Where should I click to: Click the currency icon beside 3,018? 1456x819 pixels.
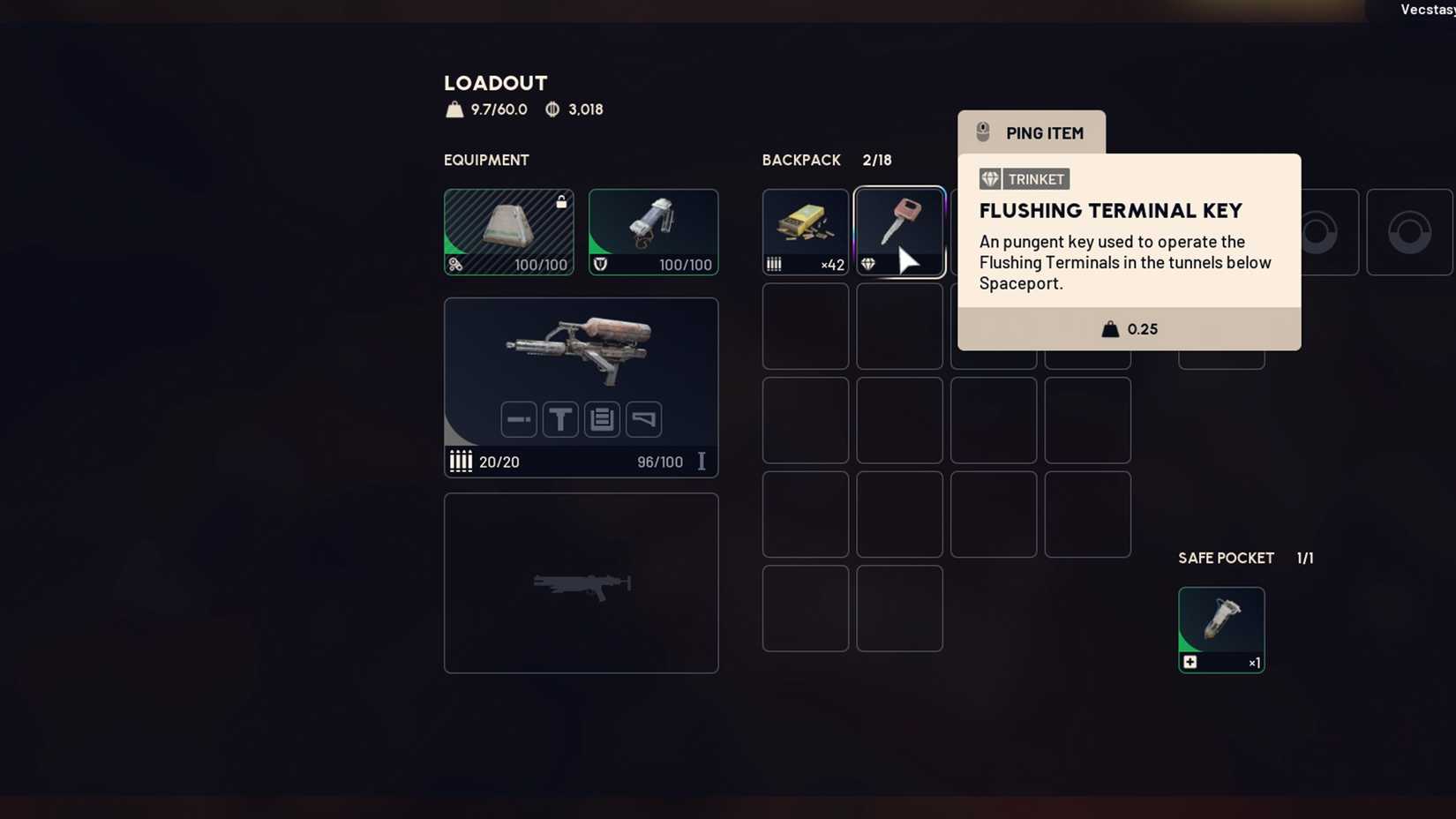[x=552, y=109]
